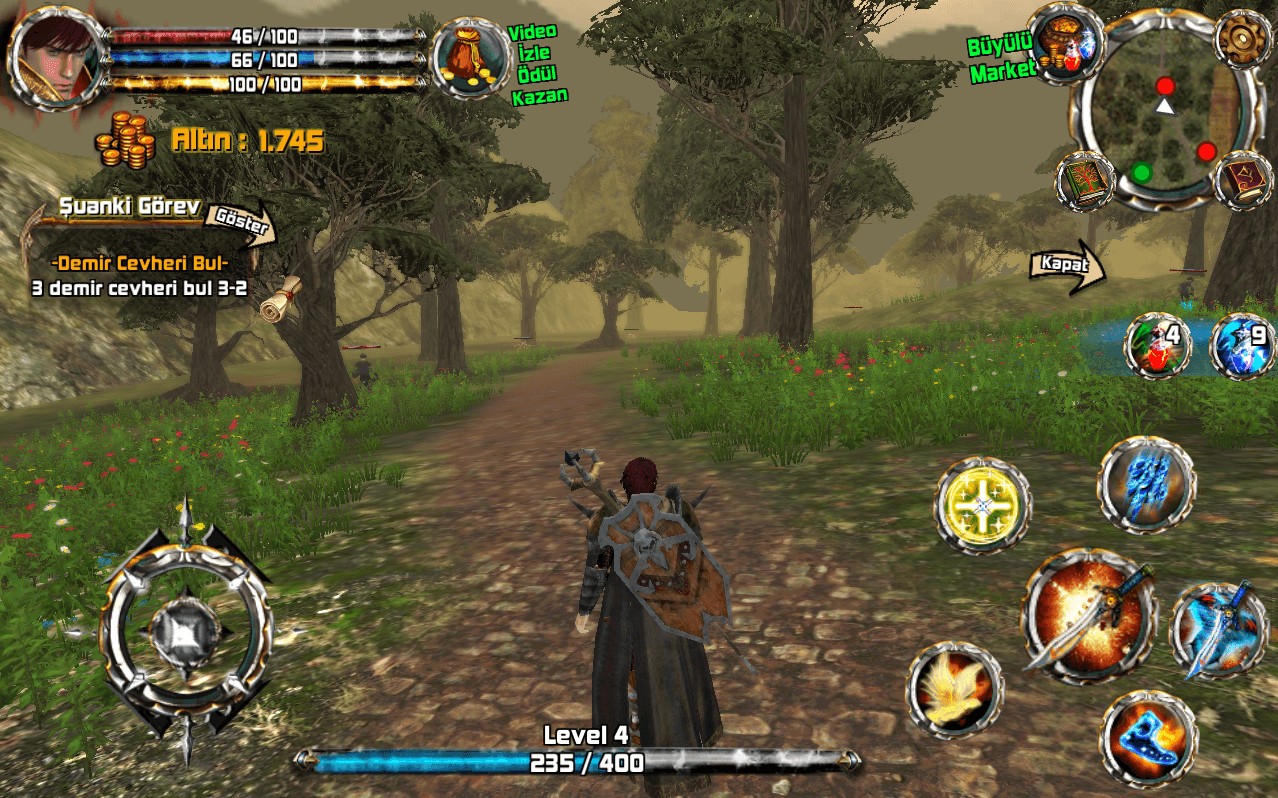Attack with the fiery sword button

(1088, 612)
